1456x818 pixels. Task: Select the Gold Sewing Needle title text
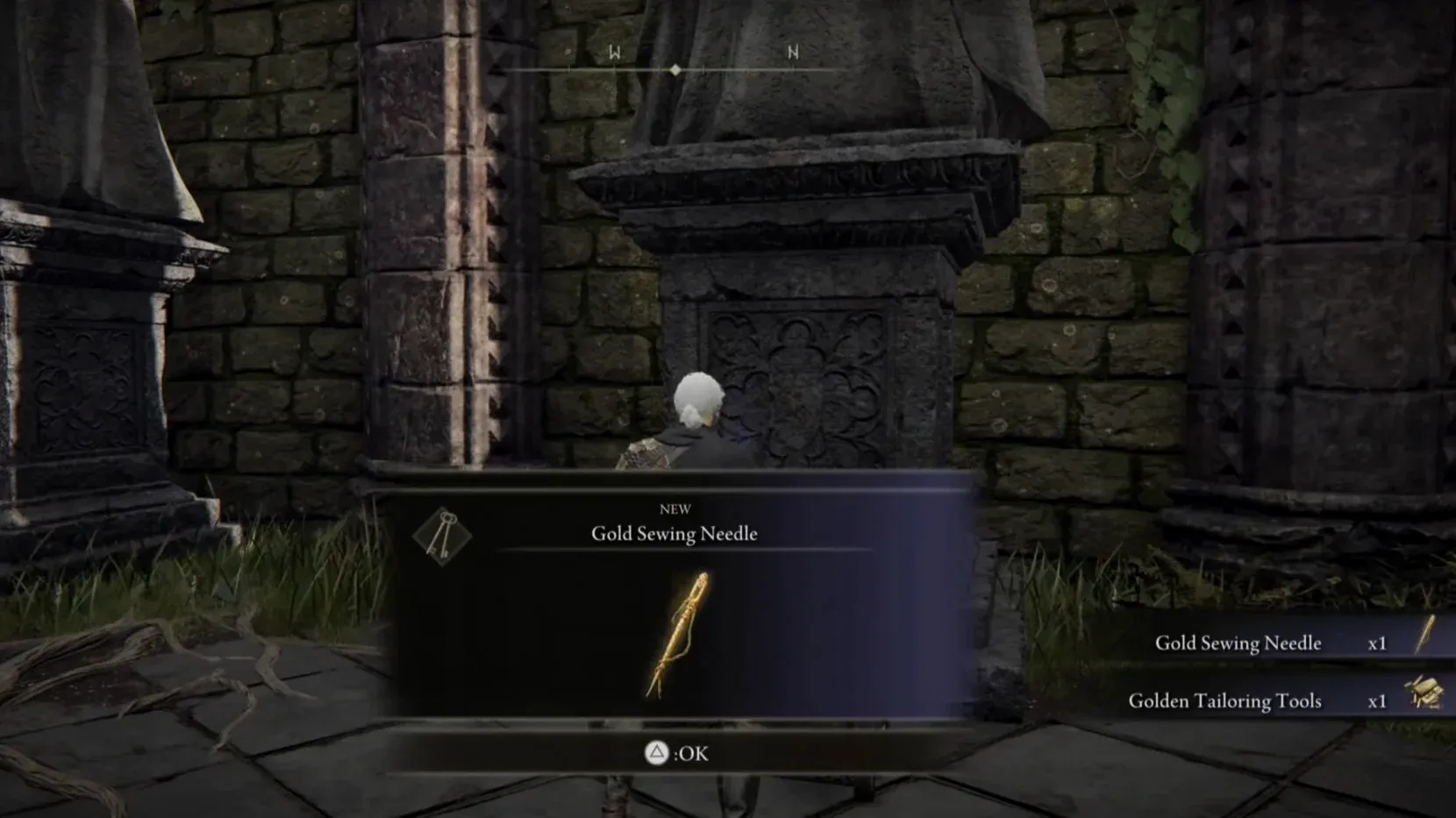click(x=673, y=533)
